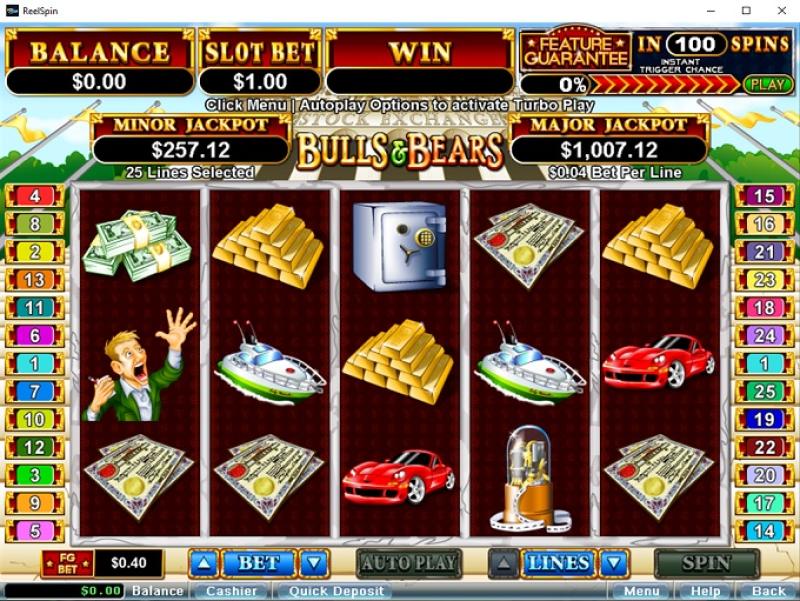The image size is (800, 601).
Task: Activate the AUTO PLAY button
Action: pos(408,563)
